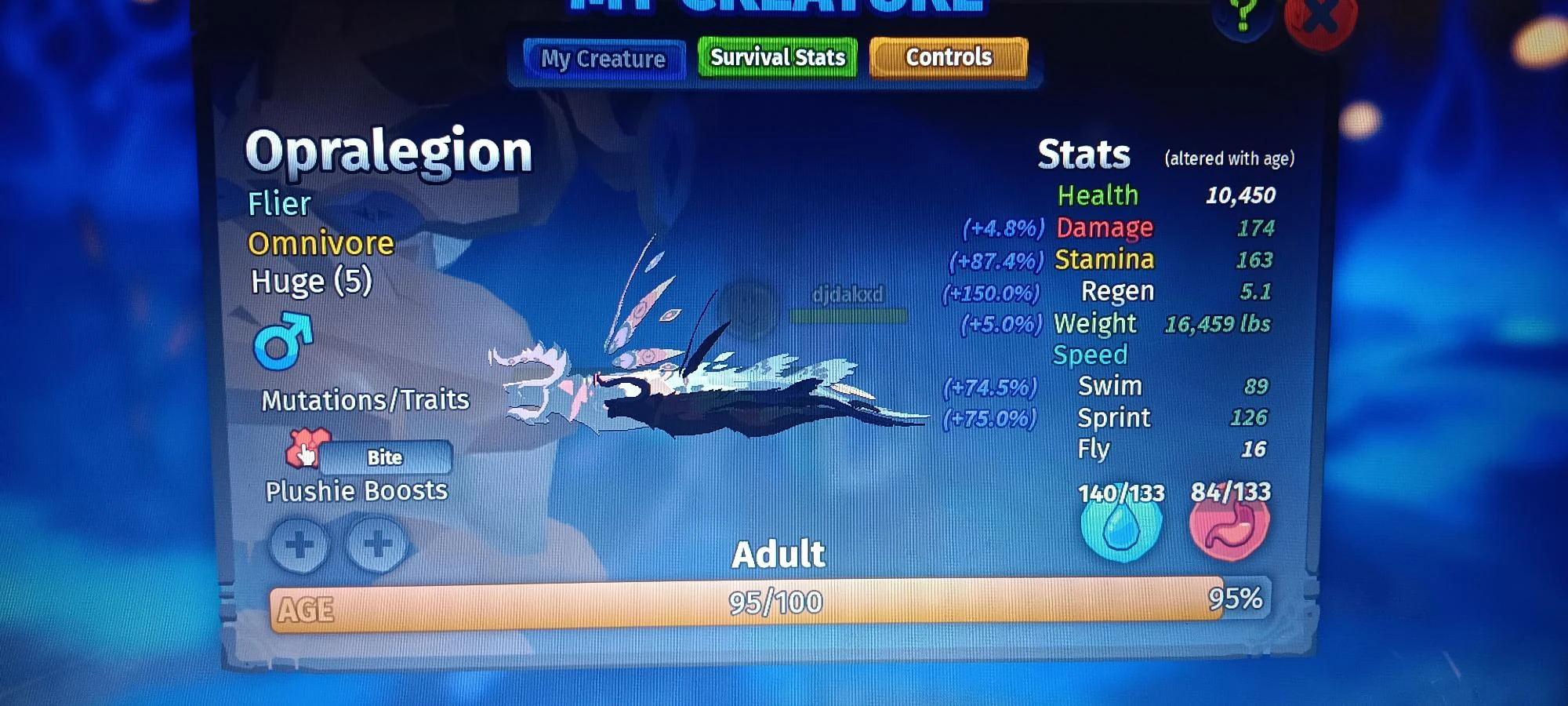Select the Health stat label

click(1098, 194)
